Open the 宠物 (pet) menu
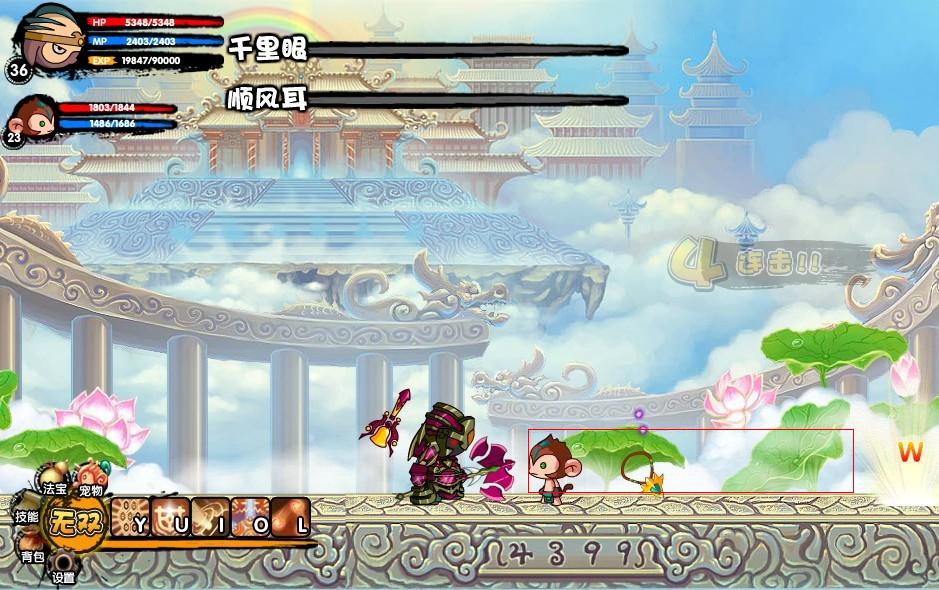Viewport: 939px width, 590px height. pos(90,476)
